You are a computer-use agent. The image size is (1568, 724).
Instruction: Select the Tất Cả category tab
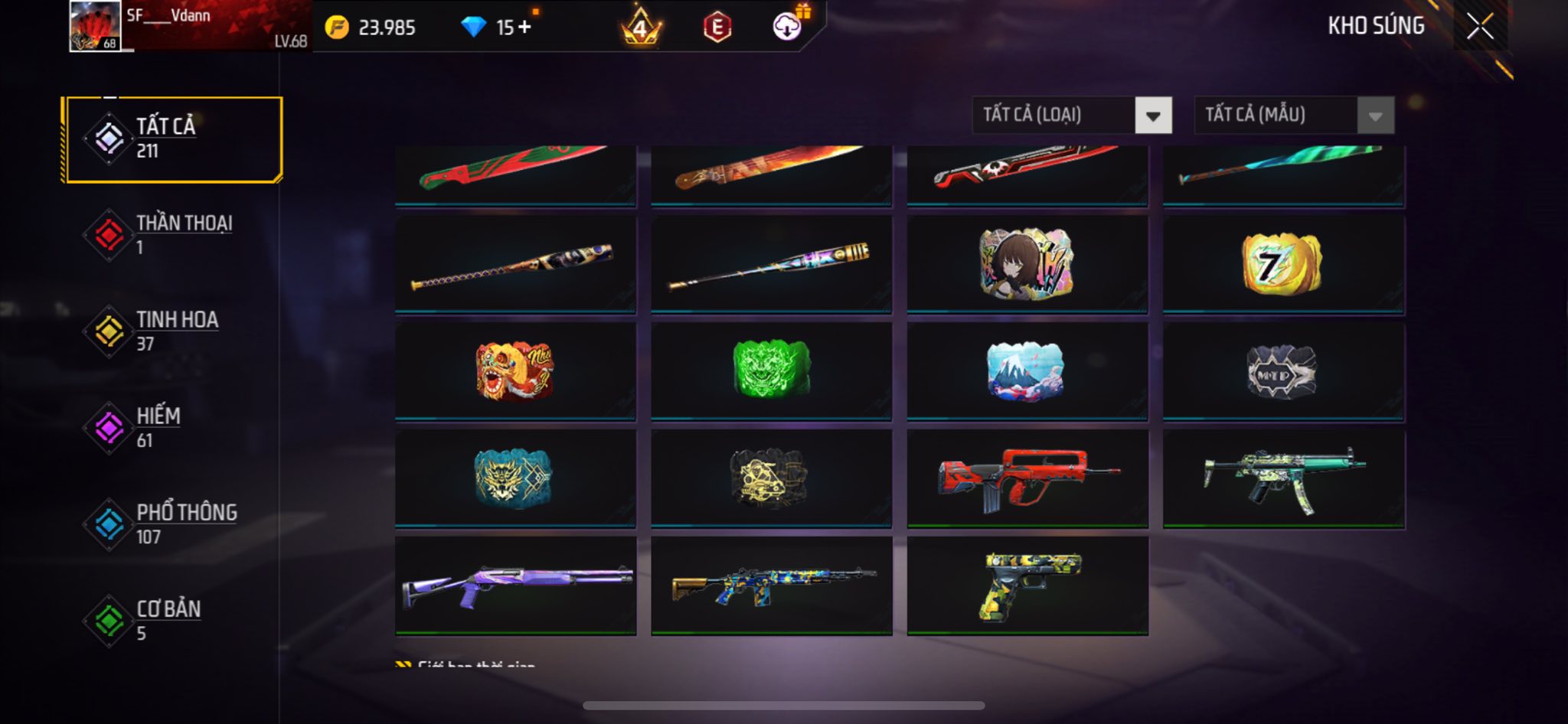tap(175, 139)
